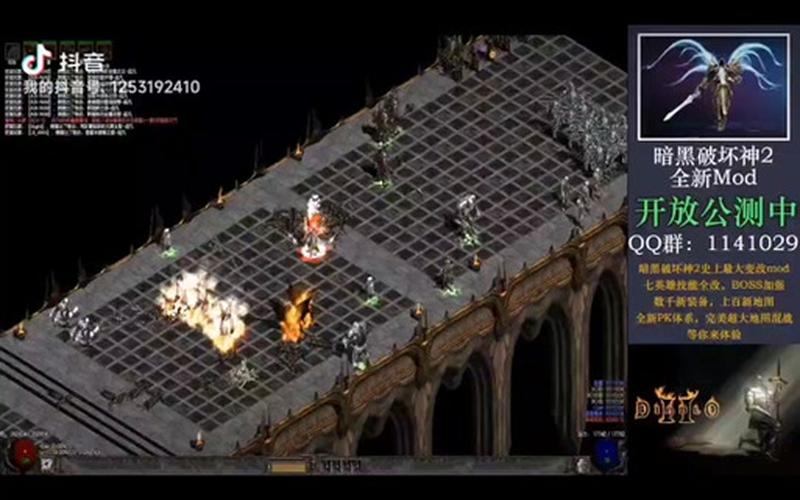
Task: Open the right-click skill selector icon
Action: pos(583,464)
